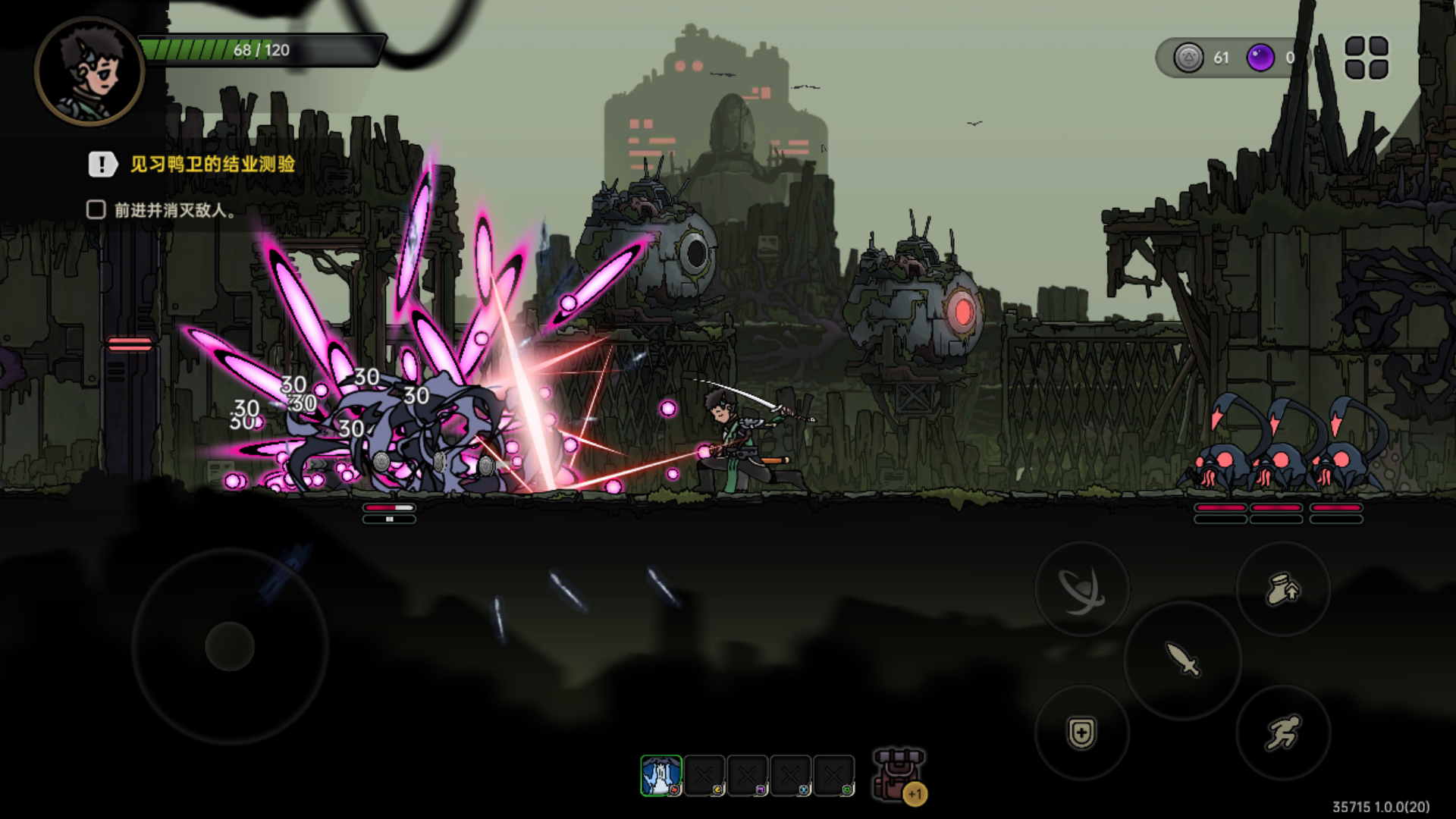
Task: Tap the virtual joystick thumb
Action: pos(230,646)
